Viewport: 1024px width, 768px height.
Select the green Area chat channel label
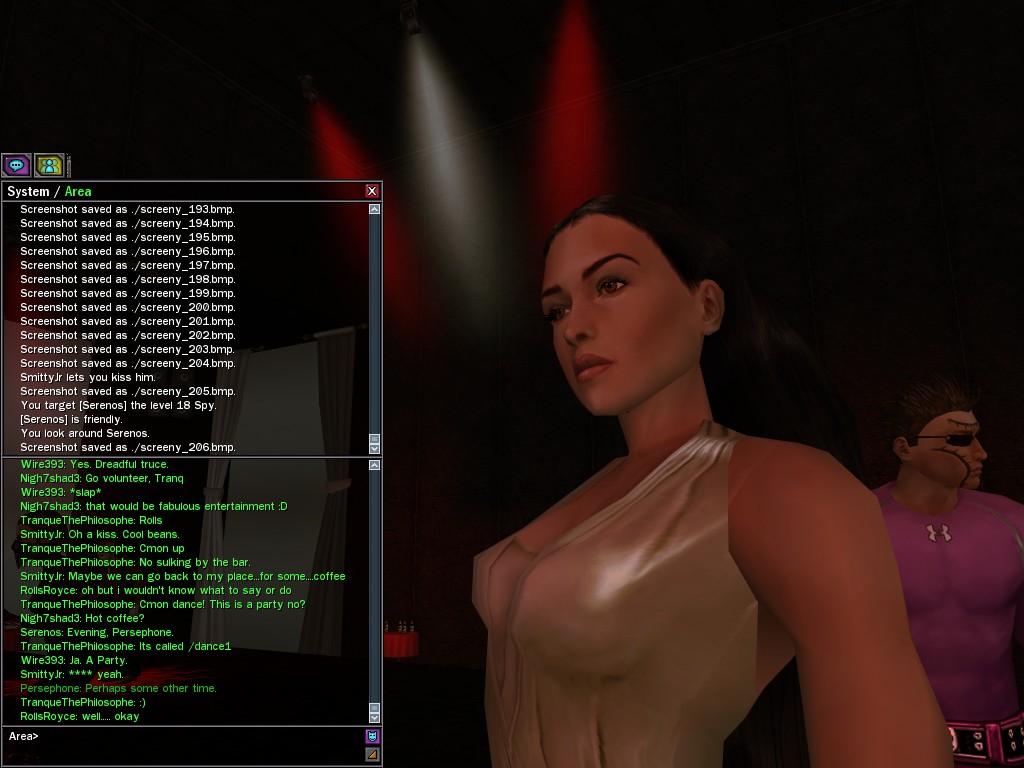[x=78, y=191]
